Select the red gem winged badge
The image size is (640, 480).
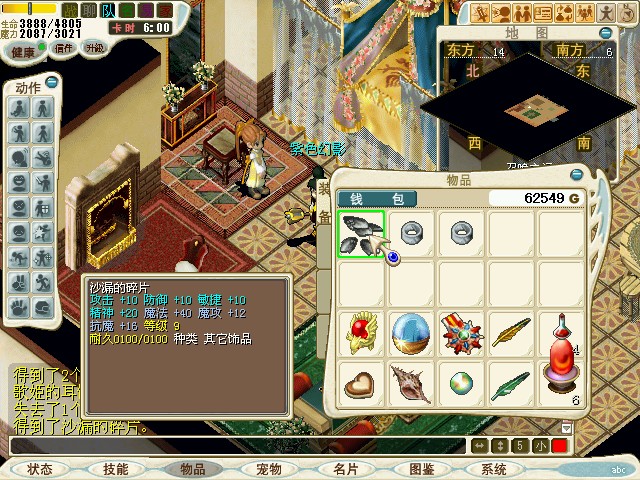click(360, 333)
